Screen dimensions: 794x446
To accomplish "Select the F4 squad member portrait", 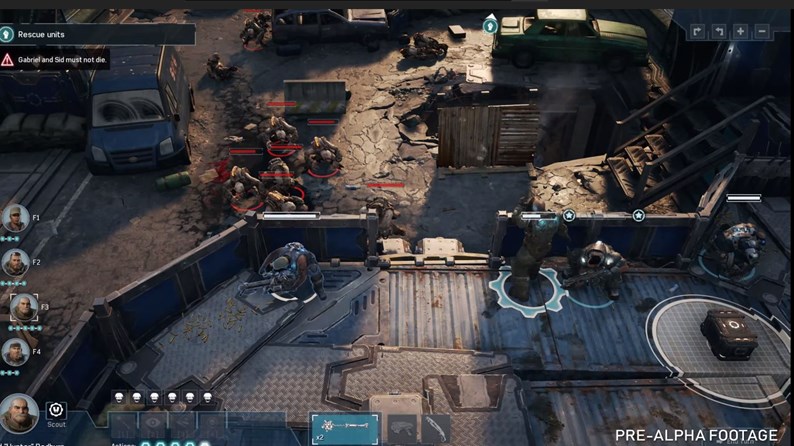I will point(14,351).
